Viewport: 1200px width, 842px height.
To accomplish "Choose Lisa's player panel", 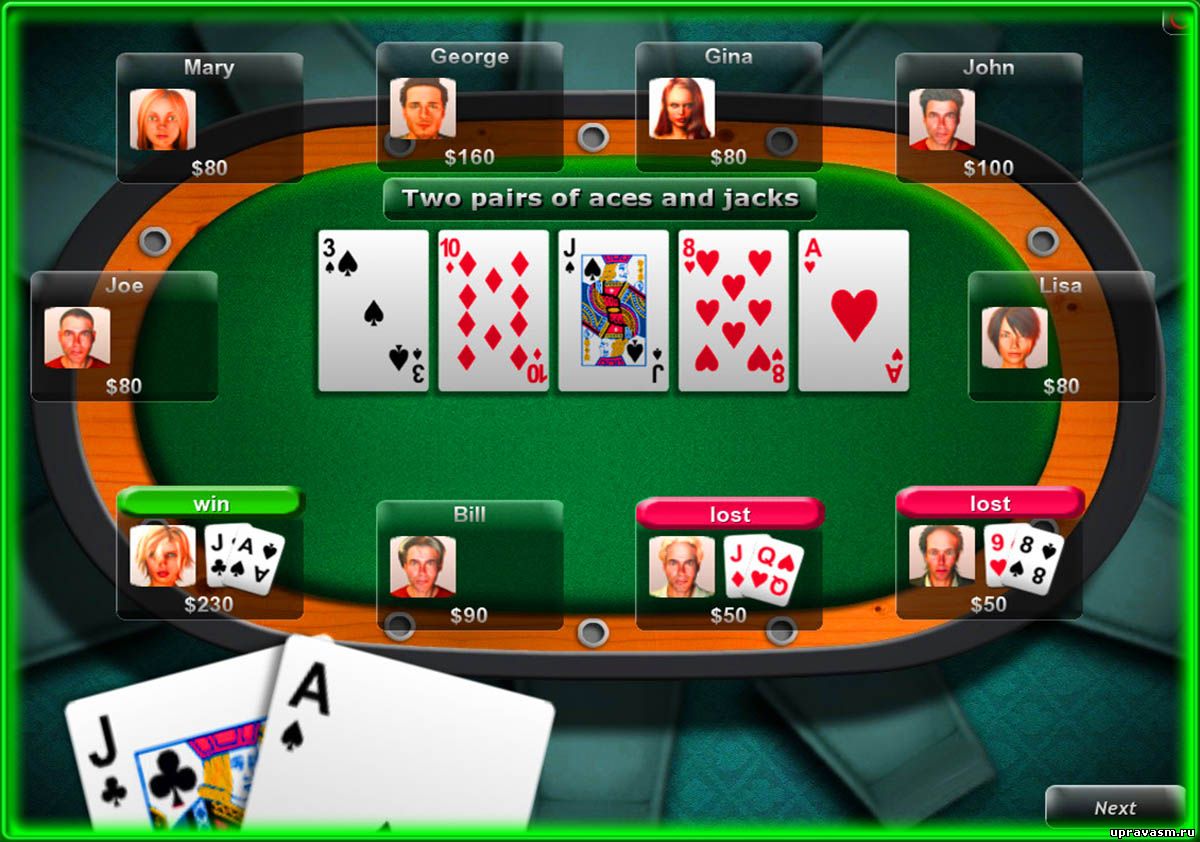I will click(x=1061, y=336).
